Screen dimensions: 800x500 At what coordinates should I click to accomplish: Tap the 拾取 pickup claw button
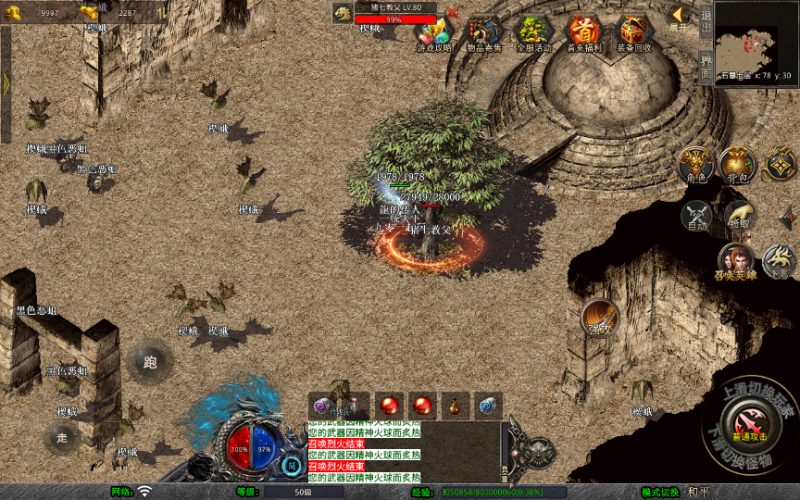[x=738, y=214]
